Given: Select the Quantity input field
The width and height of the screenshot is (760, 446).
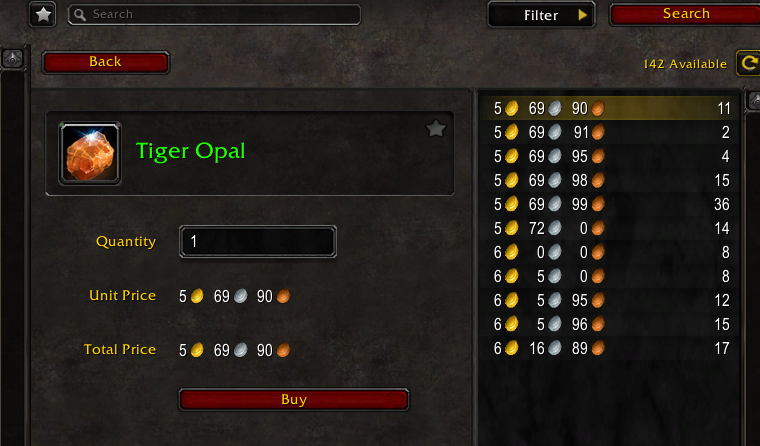Looking at the screenshot, I should [258, 242].
